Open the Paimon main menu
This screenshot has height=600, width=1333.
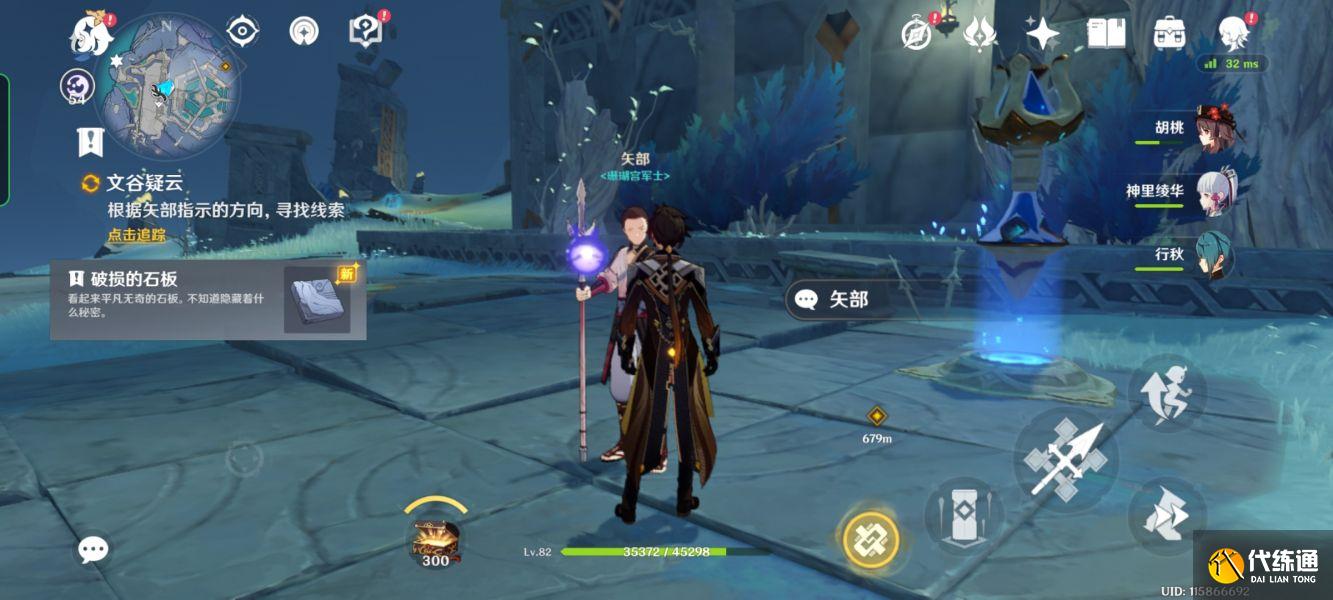91,35
